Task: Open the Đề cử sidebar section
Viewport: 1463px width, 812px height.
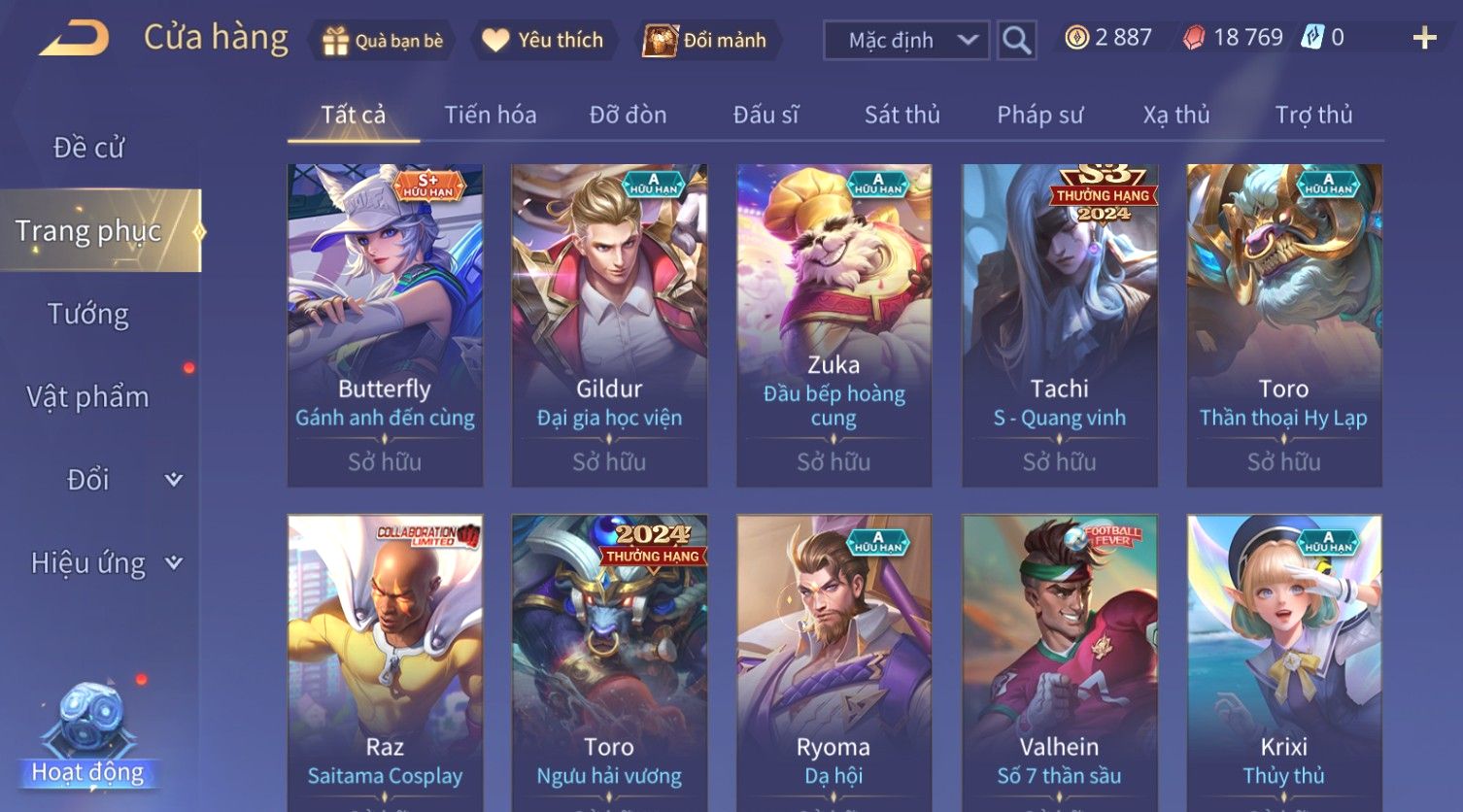Action: 89,148
